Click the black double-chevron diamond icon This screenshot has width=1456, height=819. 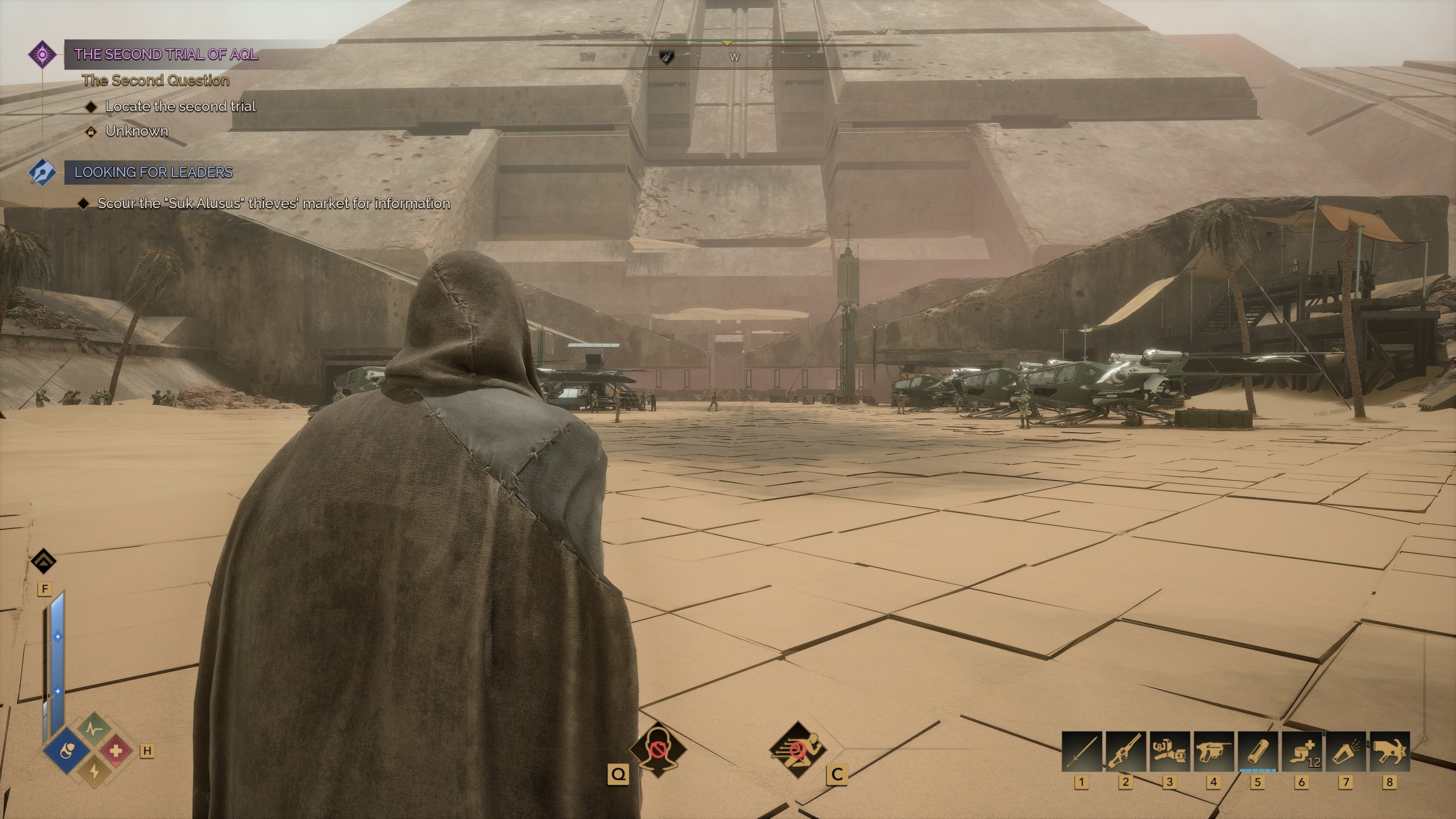click(x=44, y=562)
